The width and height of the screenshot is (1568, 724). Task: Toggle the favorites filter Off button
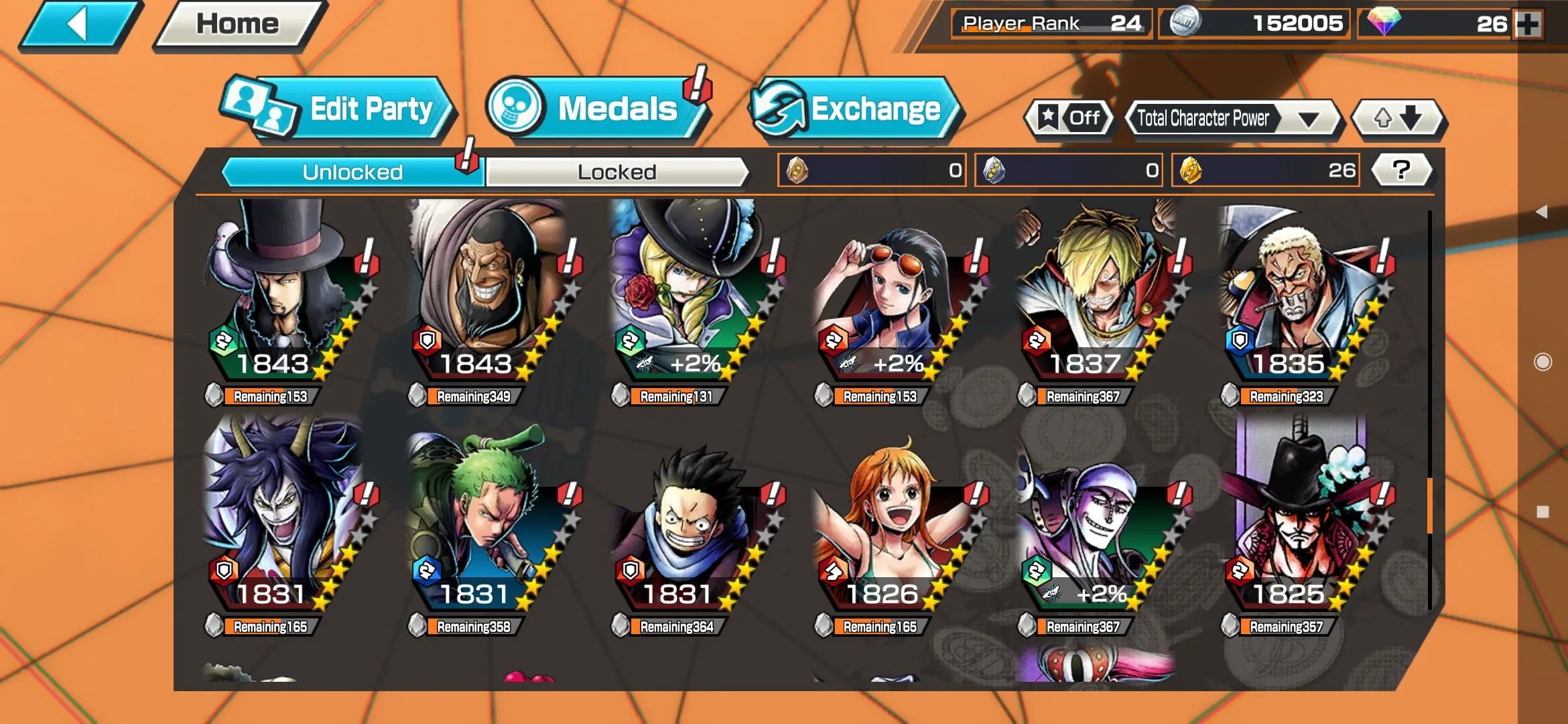click(1069, 119)
